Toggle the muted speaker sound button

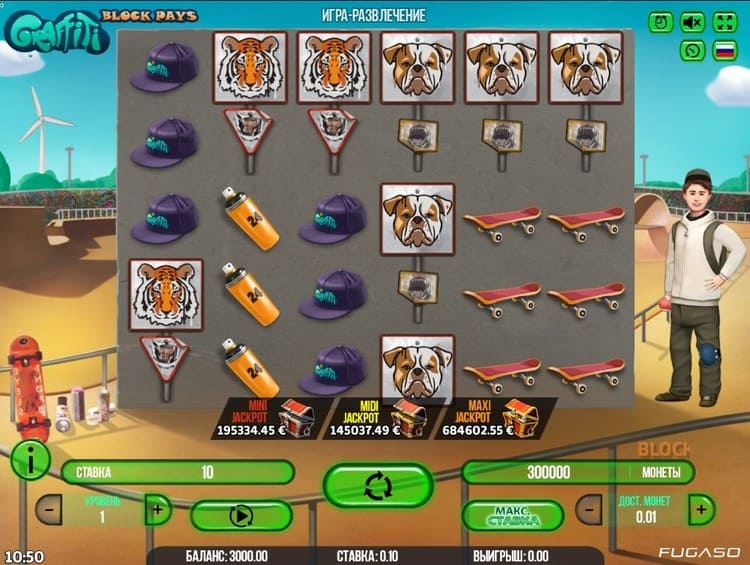click(692, 21)
